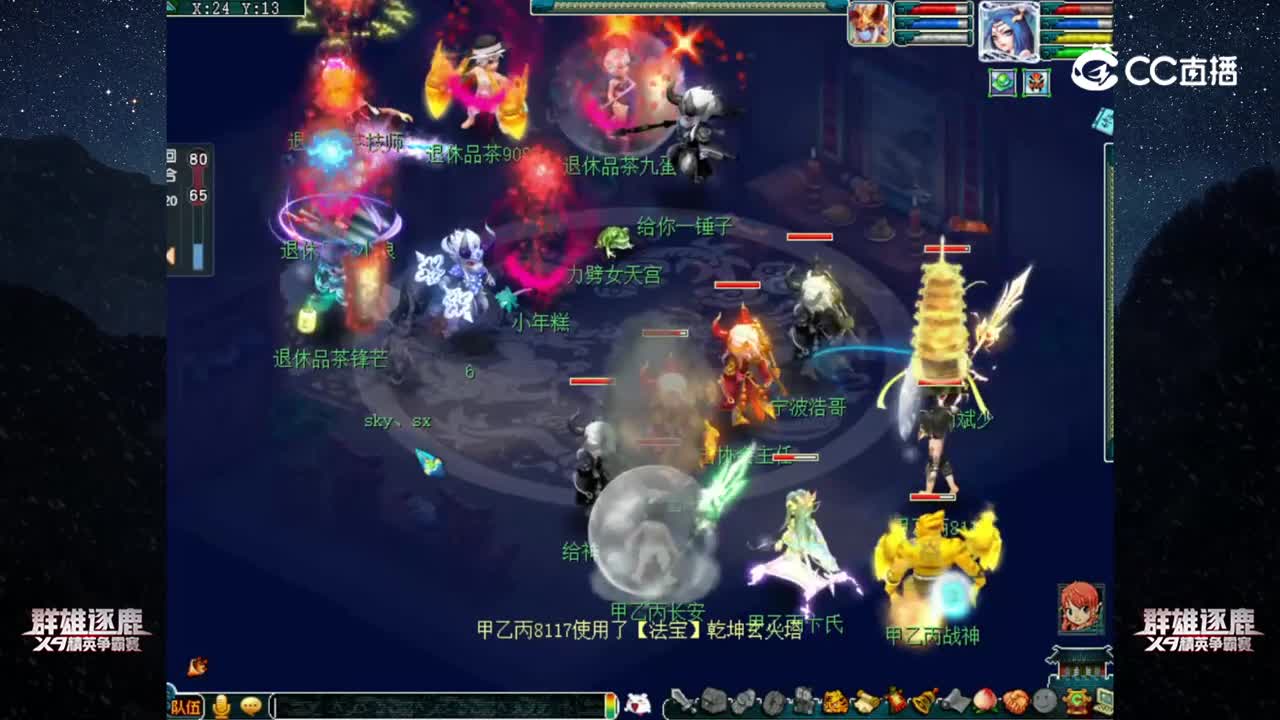The height and width of the screenshot is (720, 1280).
Task: Click the 队伍 team button at bottom left
Action: (188, 706)
